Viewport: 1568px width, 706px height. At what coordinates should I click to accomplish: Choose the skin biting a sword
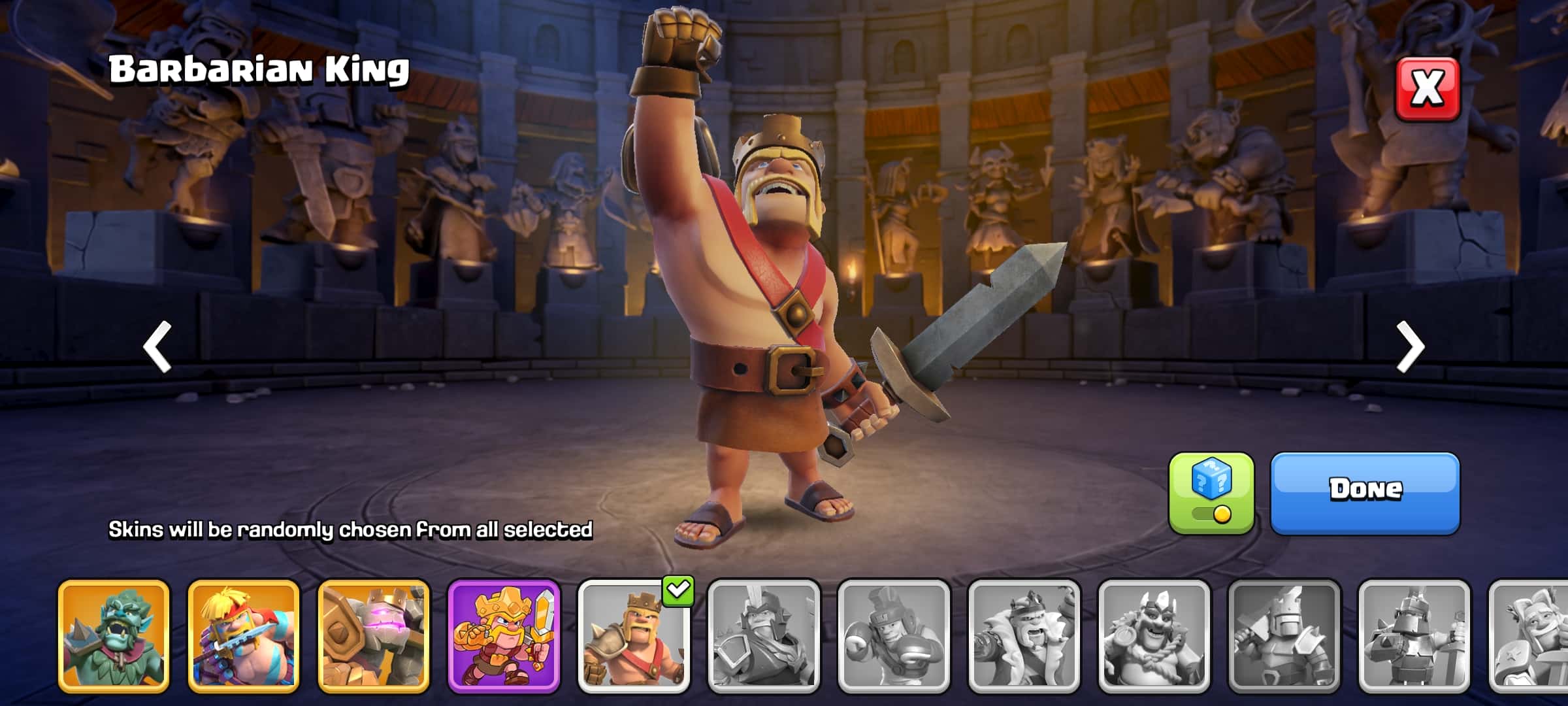tap(244, 636)
